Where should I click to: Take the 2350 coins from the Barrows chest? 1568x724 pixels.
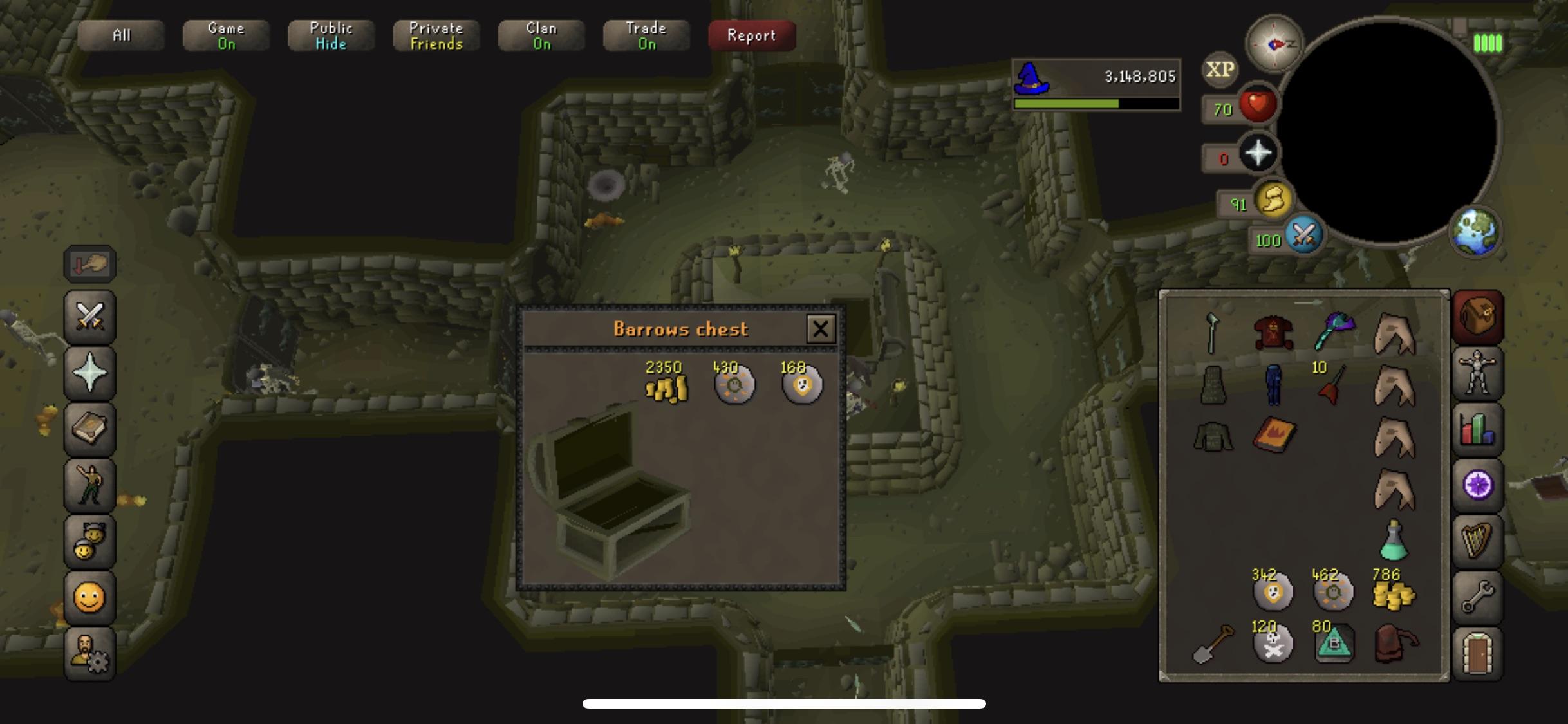(x=667, y=385)
